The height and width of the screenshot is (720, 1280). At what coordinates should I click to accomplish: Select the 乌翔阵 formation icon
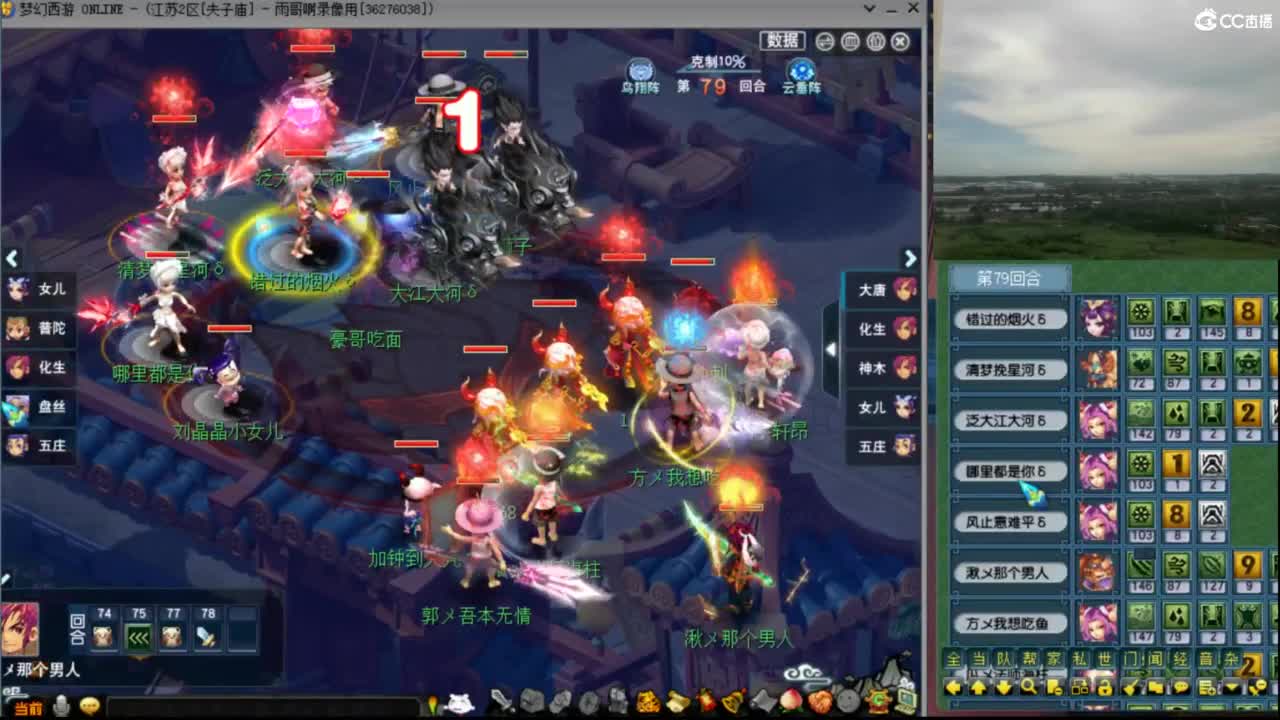coord(639,74)
